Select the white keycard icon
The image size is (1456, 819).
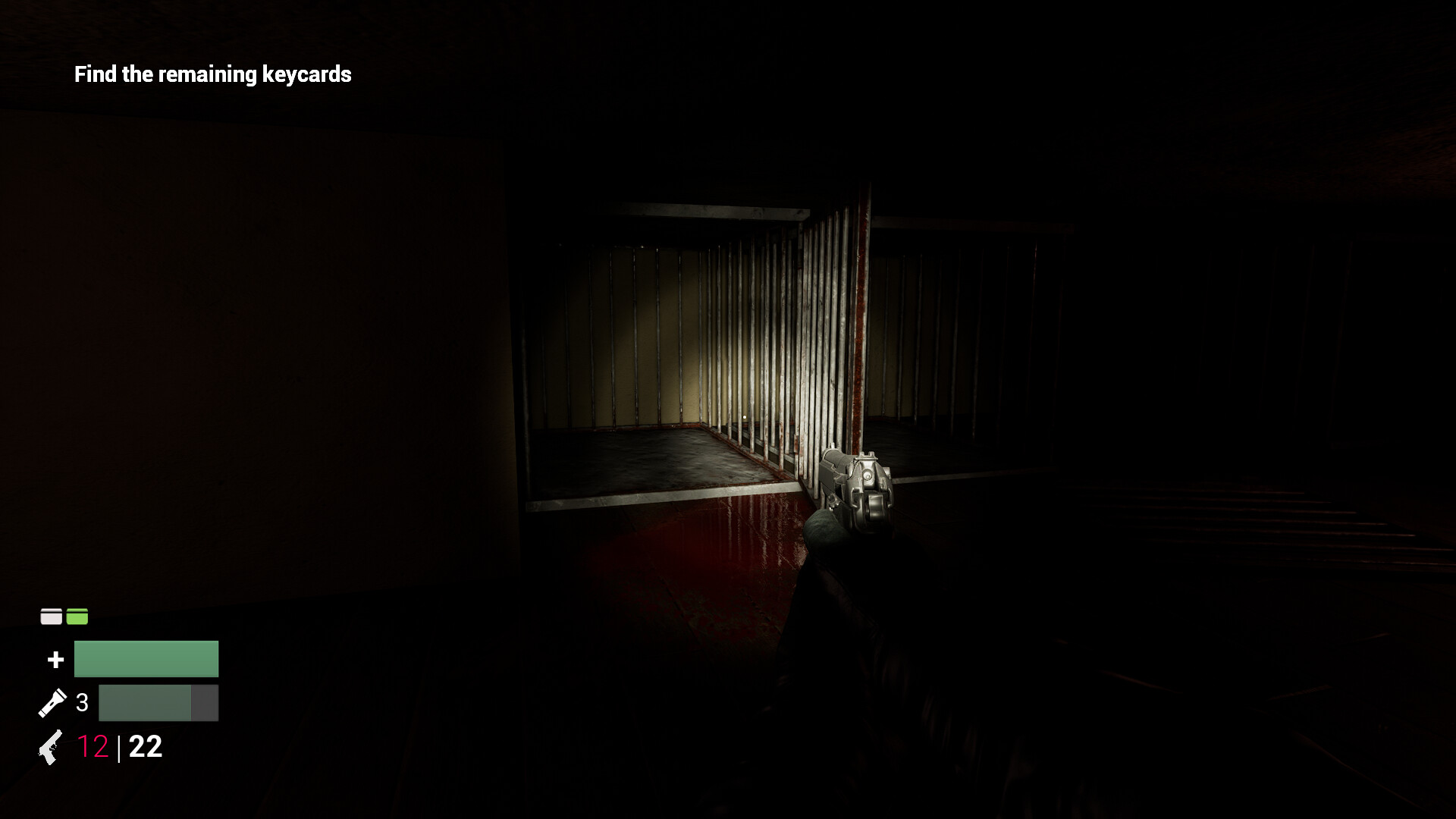[x=50, y=617]
